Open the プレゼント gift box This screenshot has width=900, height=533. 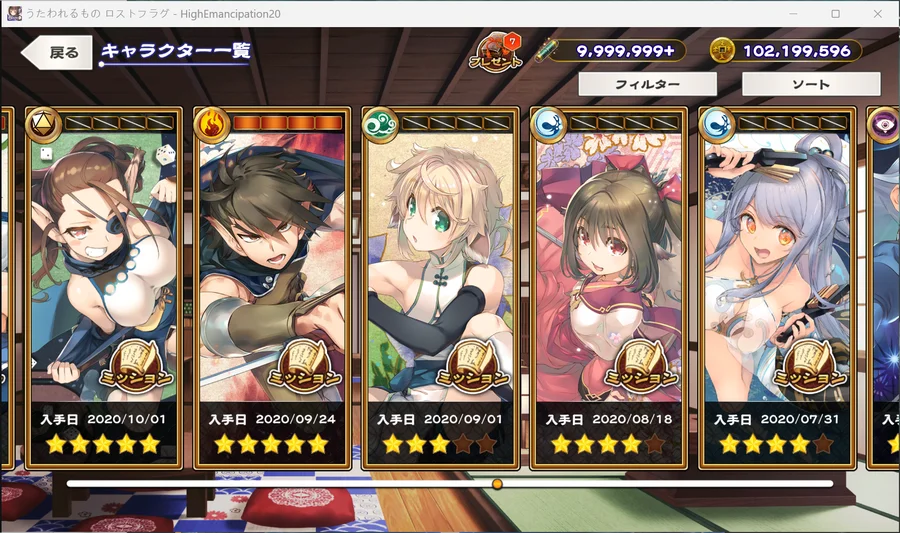(497, 52)
